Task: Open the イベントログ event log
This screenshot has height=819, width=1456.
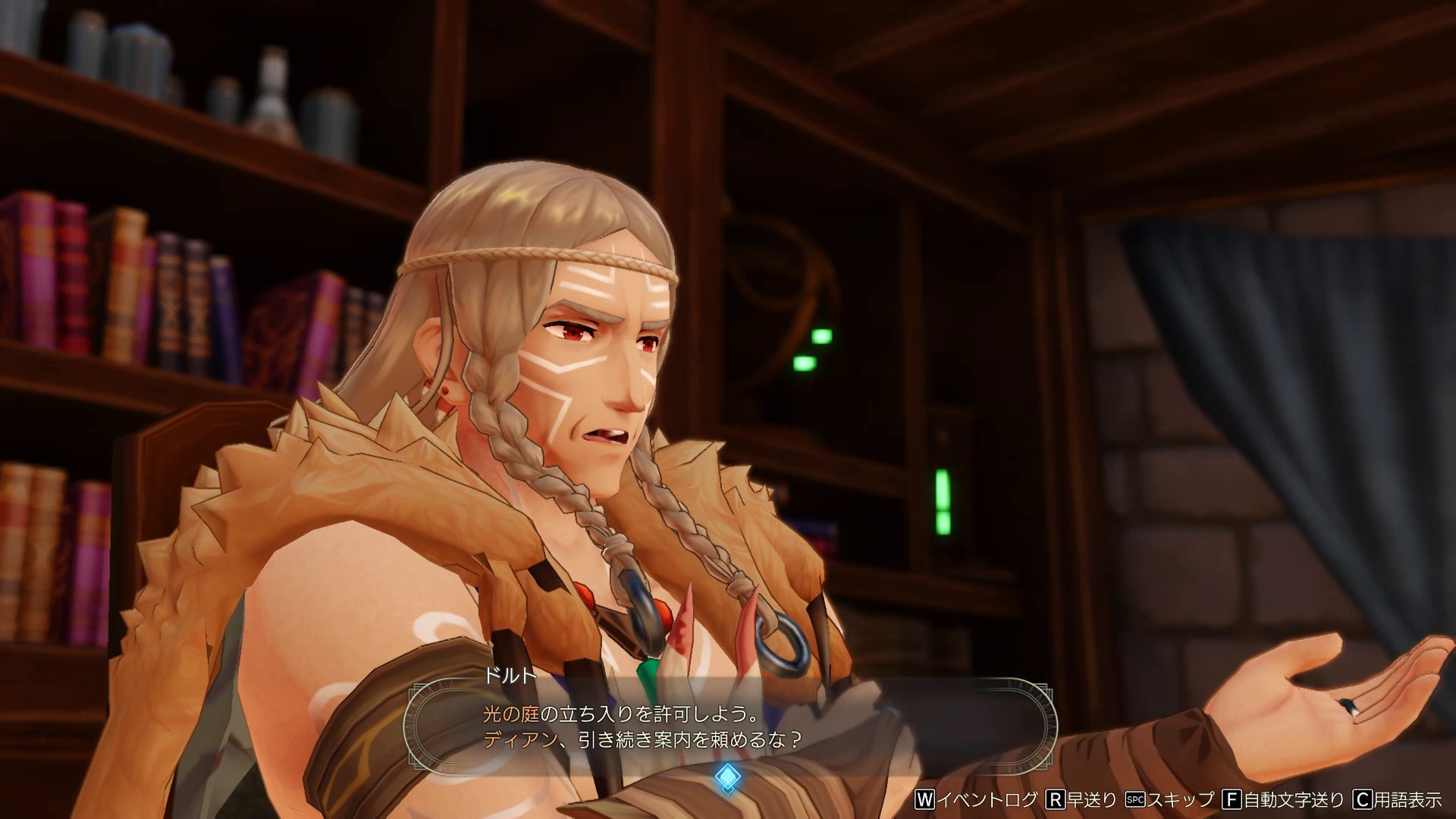Action: click(x=977, y=800)
